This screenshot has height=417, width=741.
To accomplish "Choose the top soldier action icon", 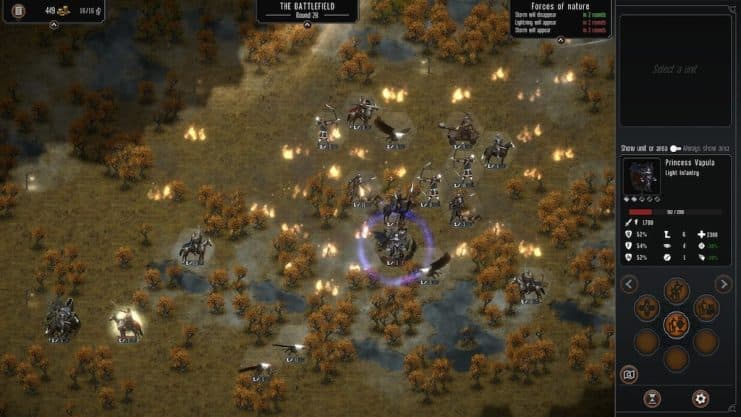I will (677, 291).
